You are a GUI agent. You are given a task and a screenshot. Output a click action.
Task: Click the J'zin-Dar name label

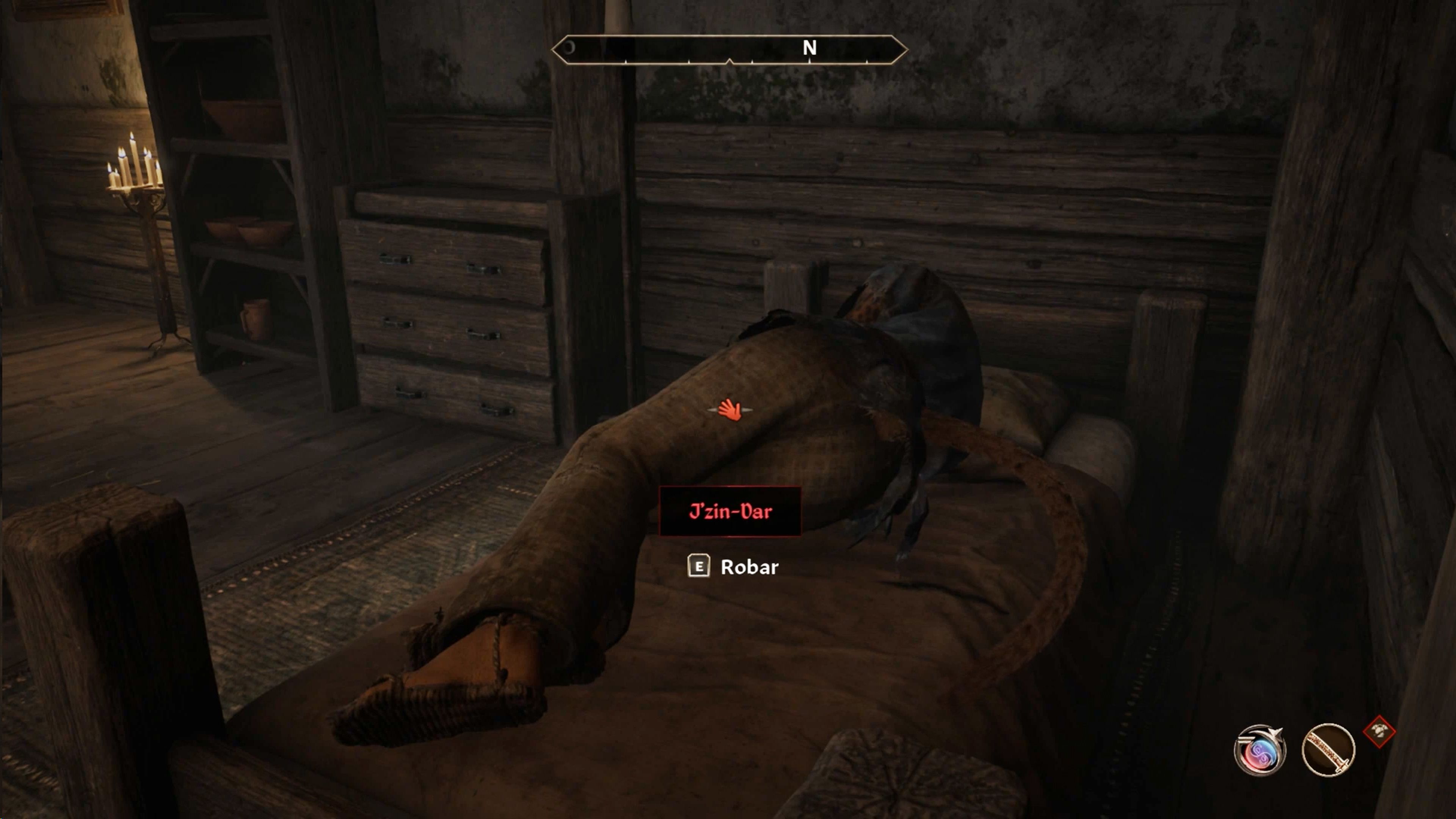(x=730, y=511)
